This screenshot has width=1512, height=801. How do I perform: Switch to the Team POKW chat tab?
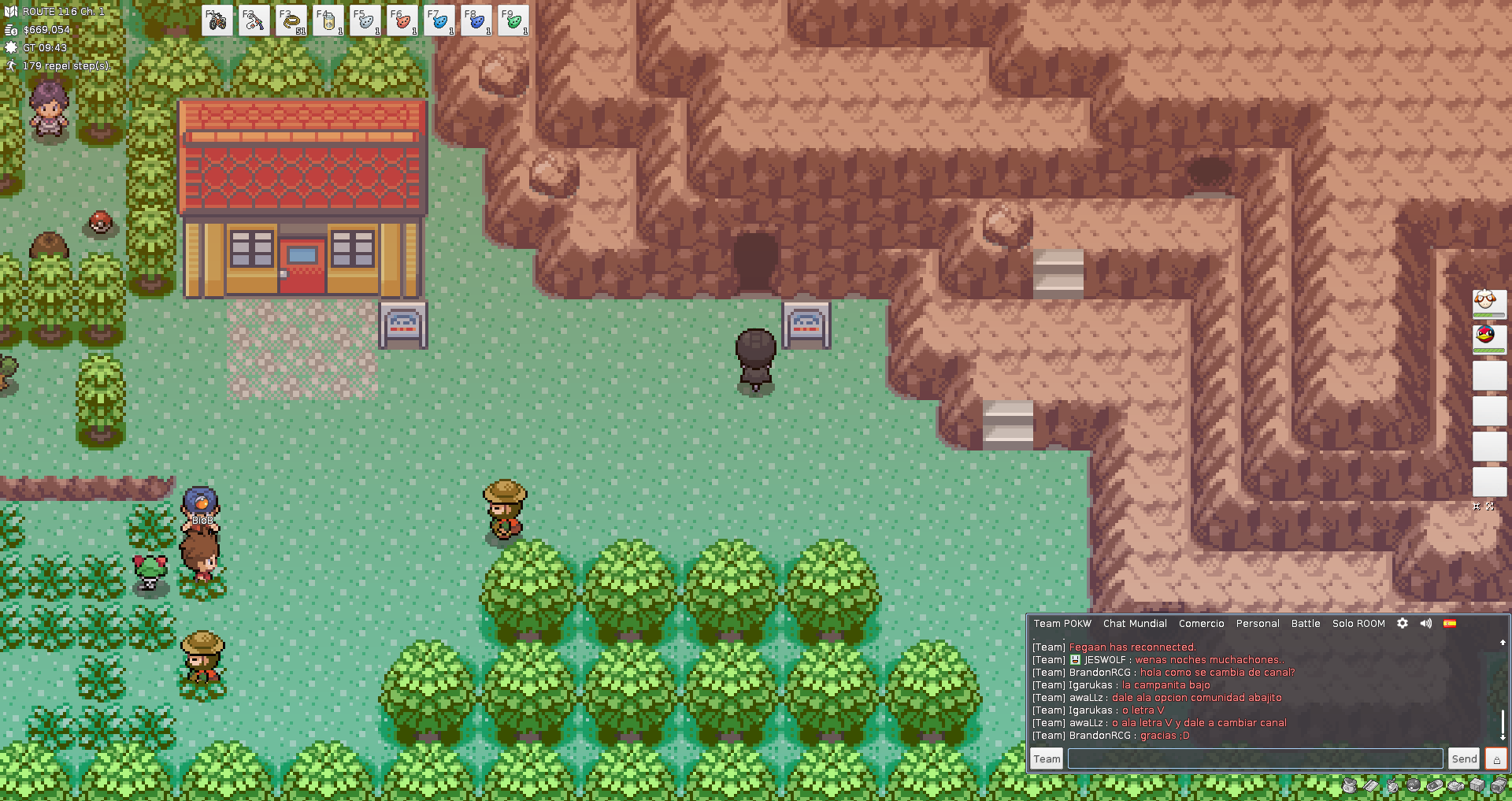tap(1062, 624)
